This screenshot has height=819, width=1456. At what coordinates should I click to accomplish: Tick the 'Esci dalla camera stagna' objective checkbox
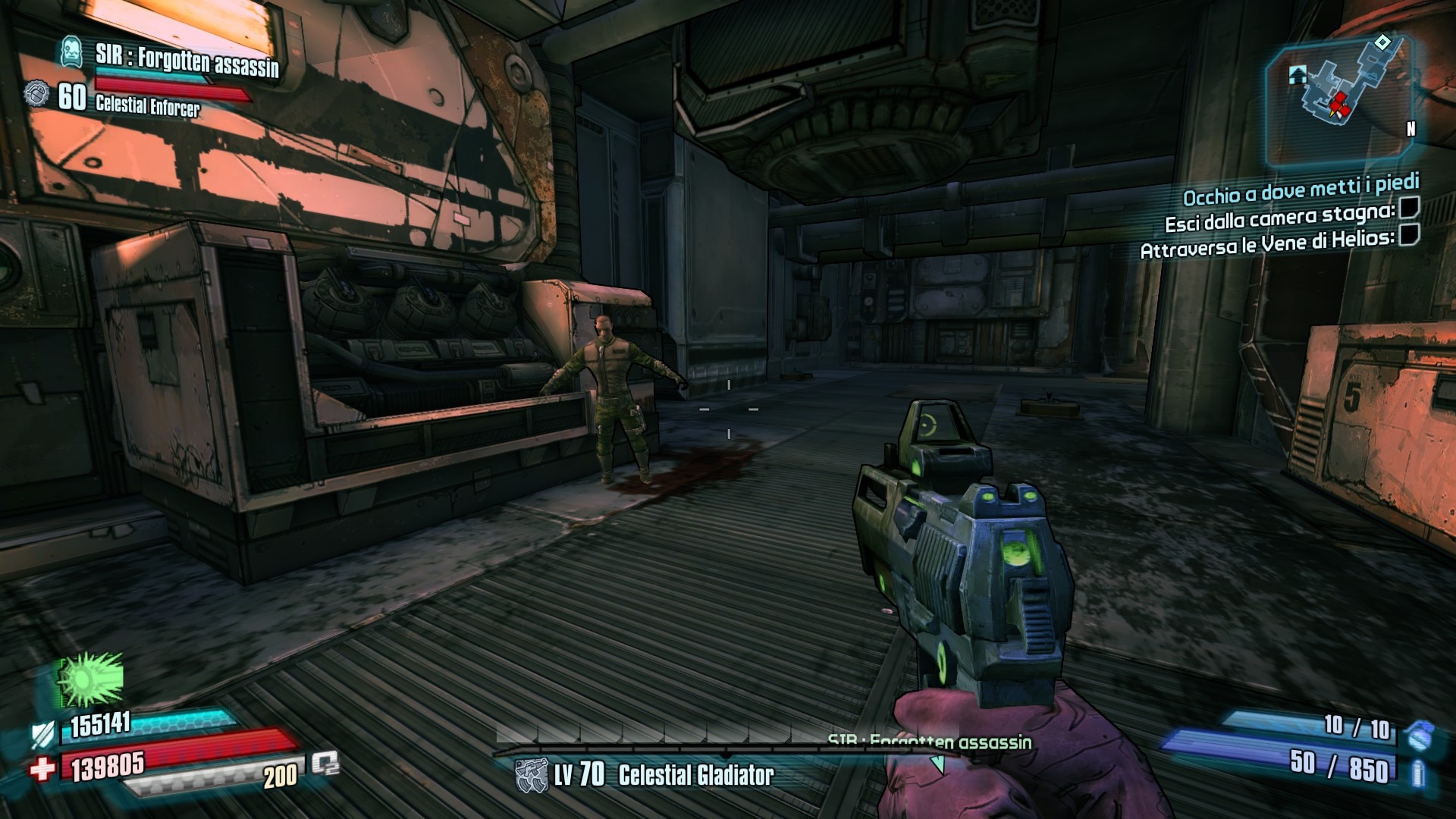click(x=1409, y=207)
